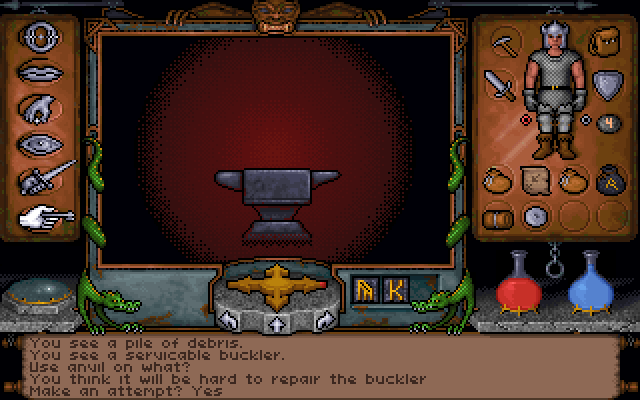The width and height of the screenshot is (640, 400).
Task: Open the backpack beside the character's head
Action: pos(602,44)
